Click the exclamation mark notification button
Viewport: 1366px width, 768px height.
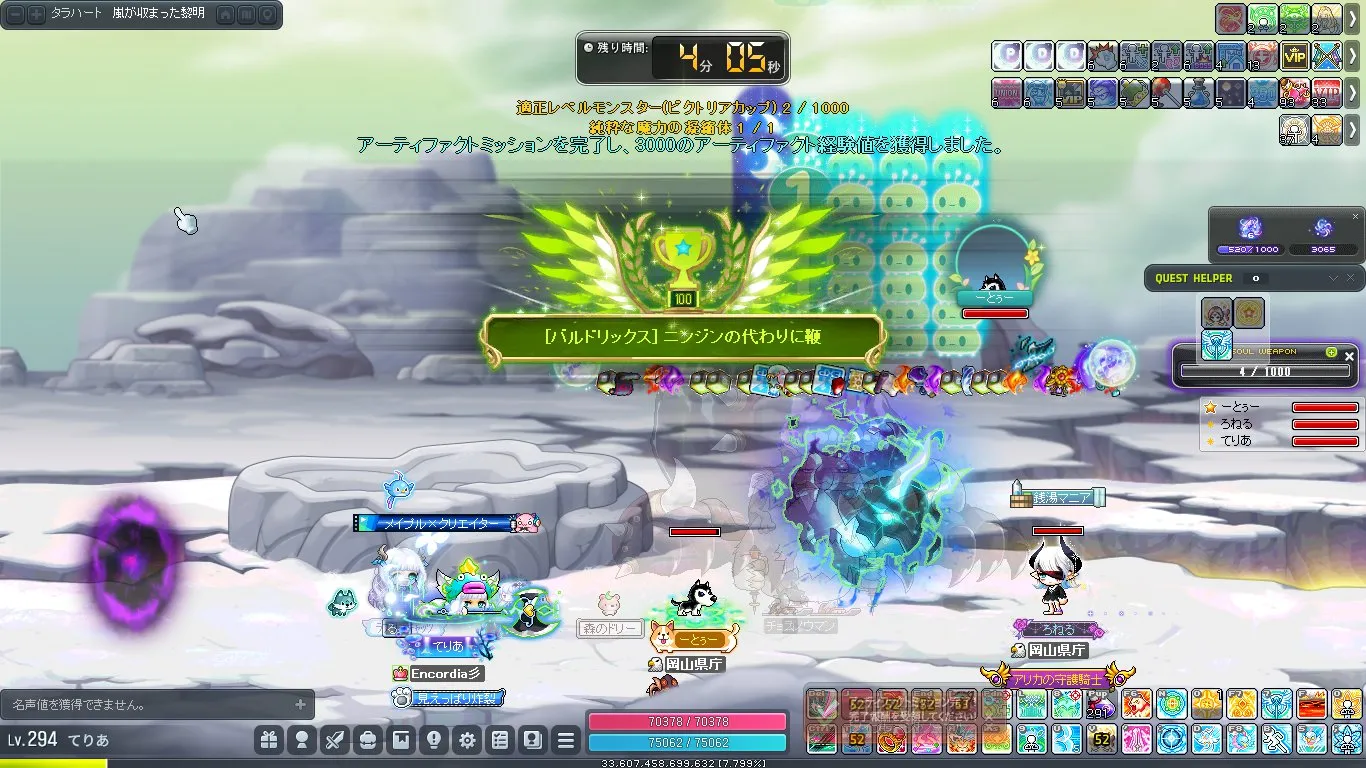pos(434,741)
